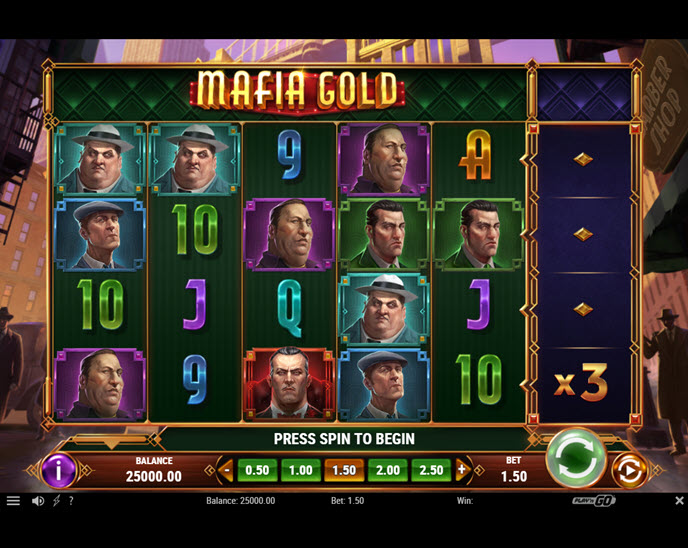Select the 0.50 bet amount
The height and width of the screenshot is (548, 688).
tap(257, 470)
